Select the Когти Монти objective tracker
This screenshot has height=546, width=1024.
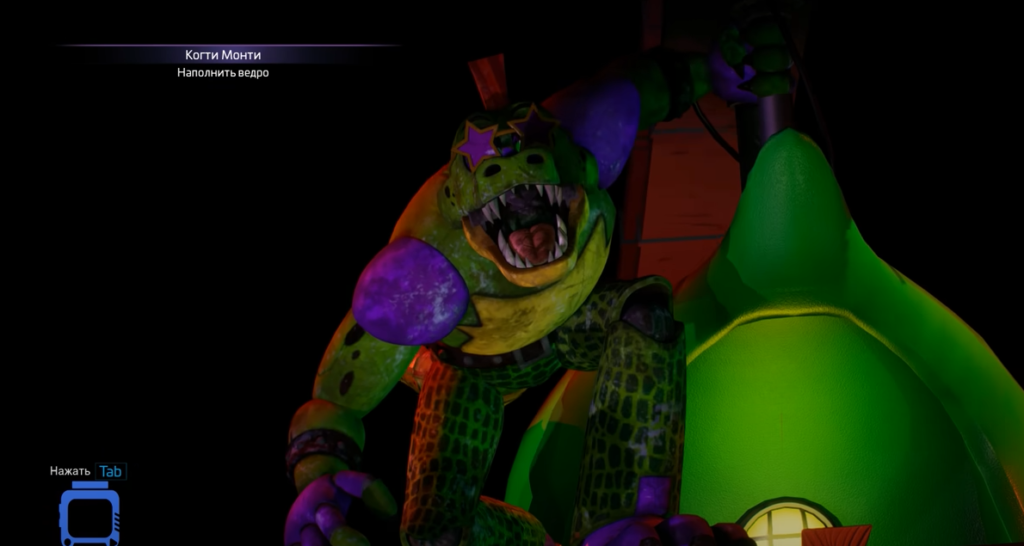coord(223,55)
